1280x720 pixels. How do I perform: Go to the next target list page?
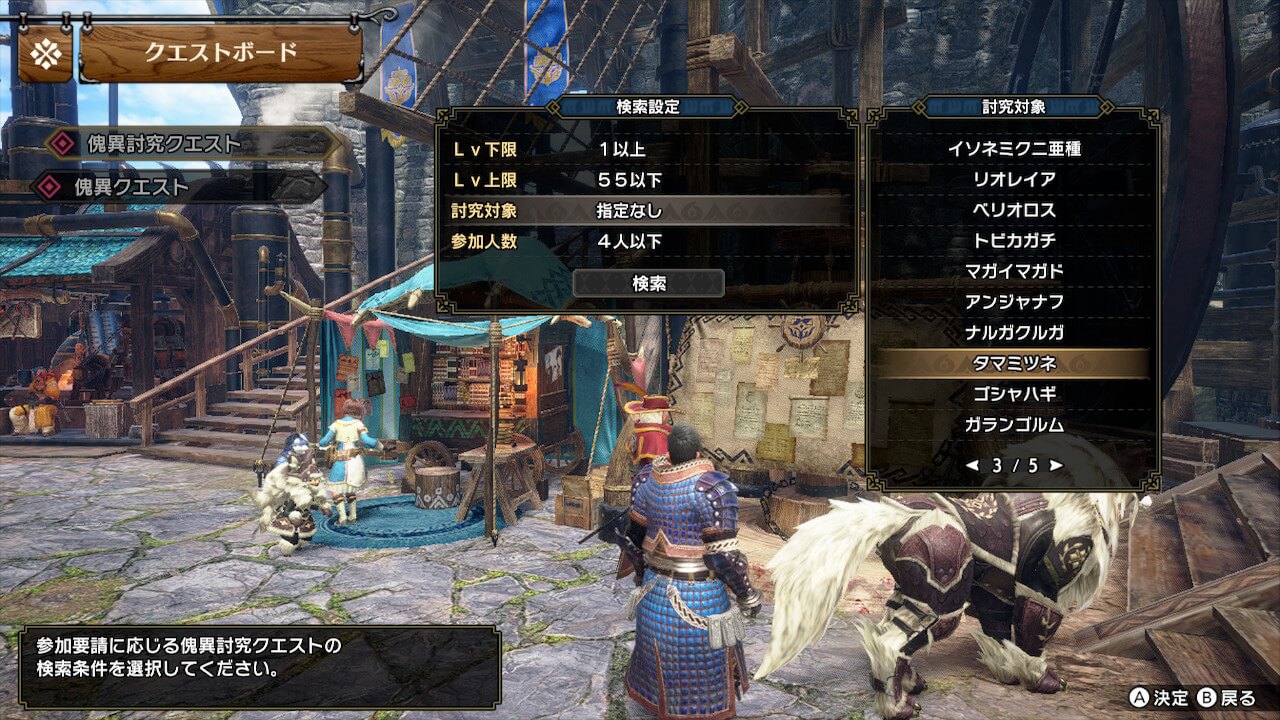tap(1056, 466)
